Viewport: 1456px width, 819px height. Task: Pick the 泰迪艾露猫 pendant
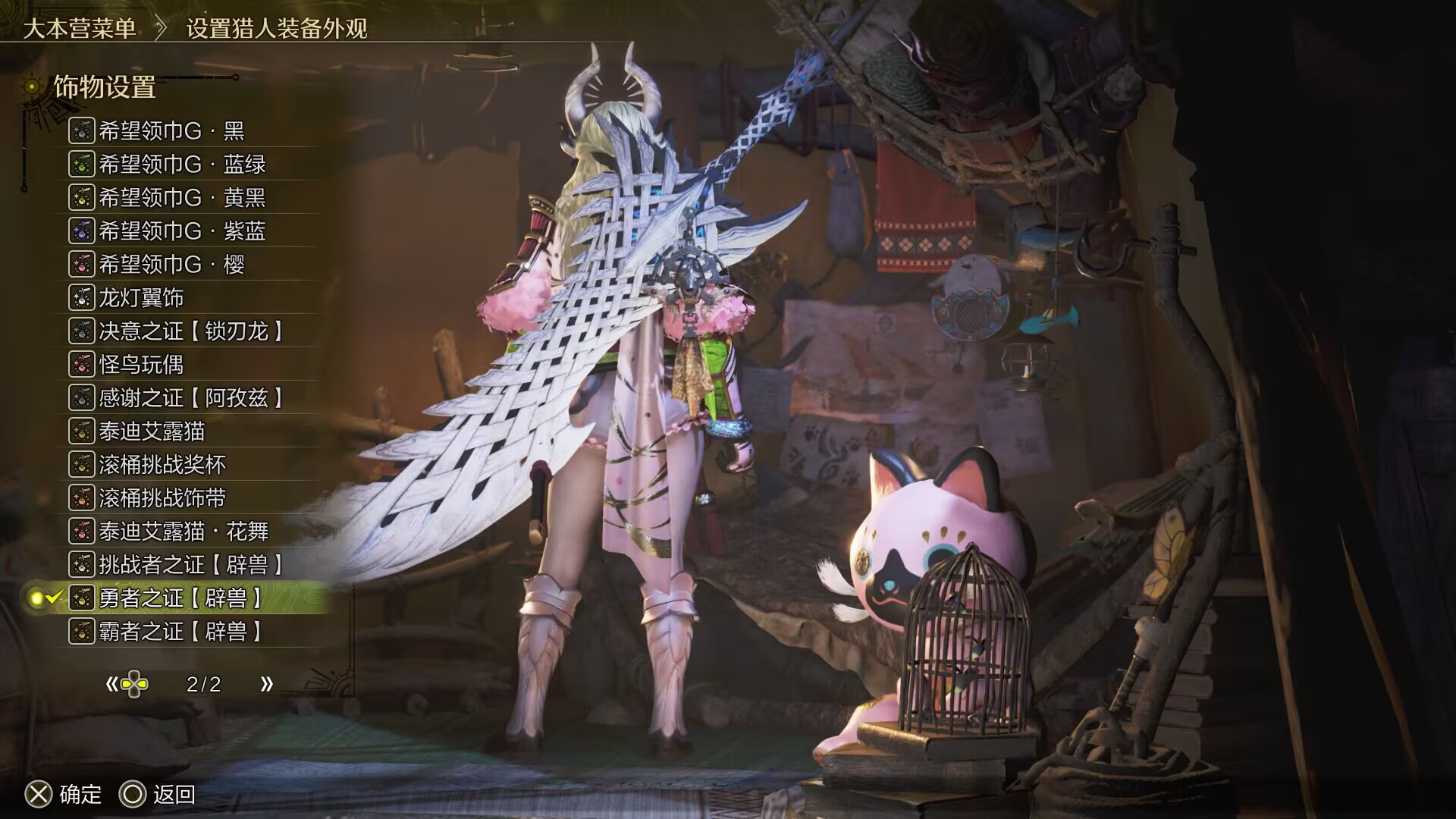pyautogui.click(x=152, y=431)
